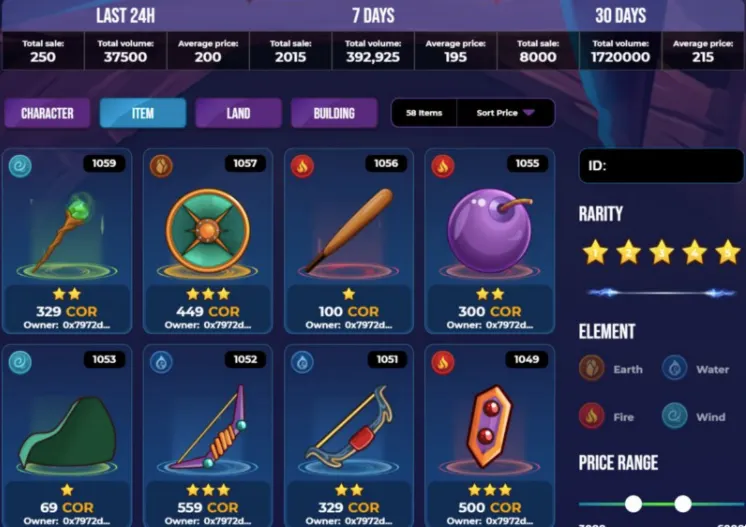Click the ID search field
This screenshot has width=746, height=527.
tap(659, 166)
